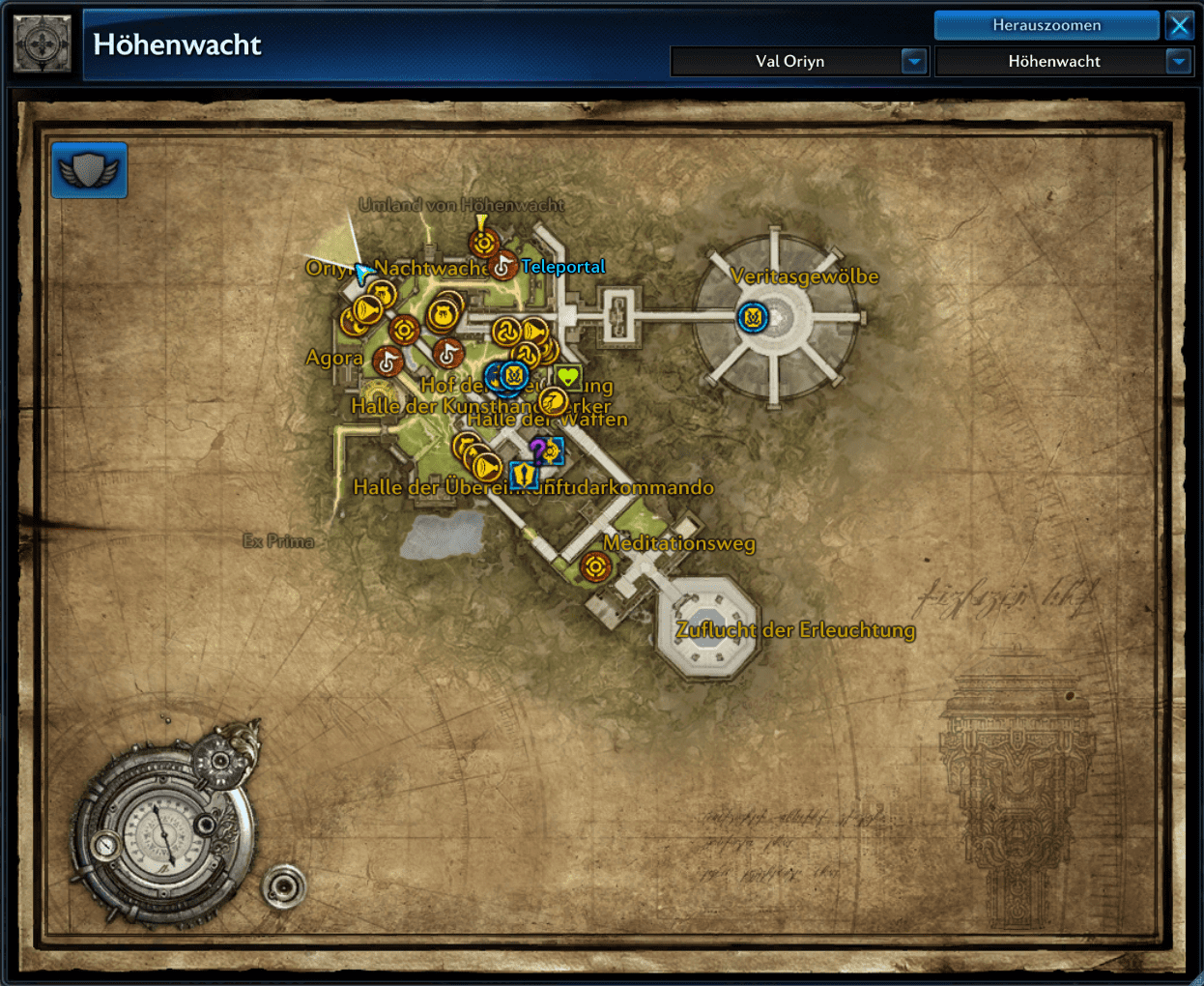Open the Höhenwacht zone dropdown

pyautogui.click(x=1178, y=62)
